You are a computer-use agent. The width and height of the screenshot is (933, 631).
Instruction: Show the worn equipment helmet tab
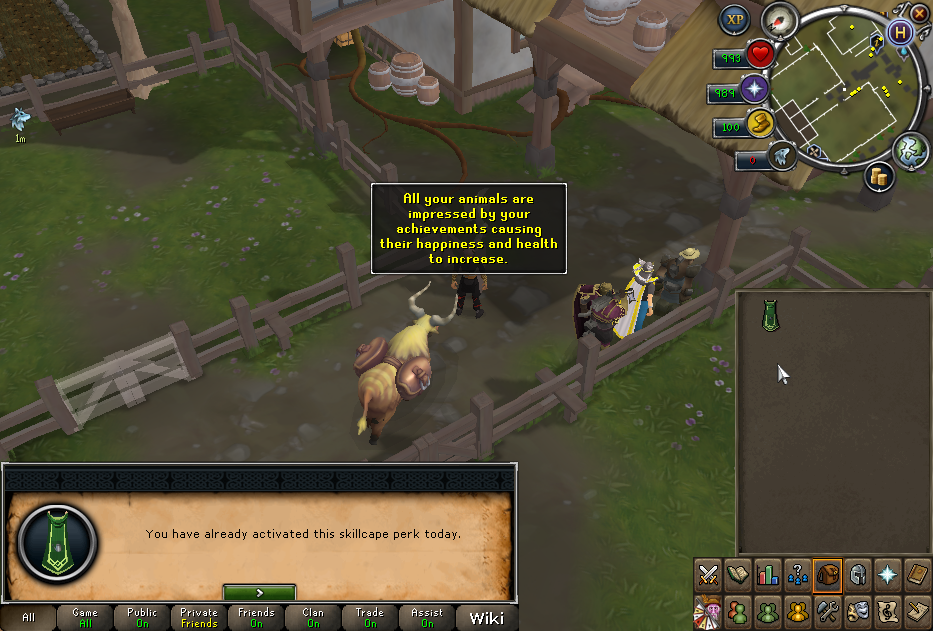tap(857, 574)
